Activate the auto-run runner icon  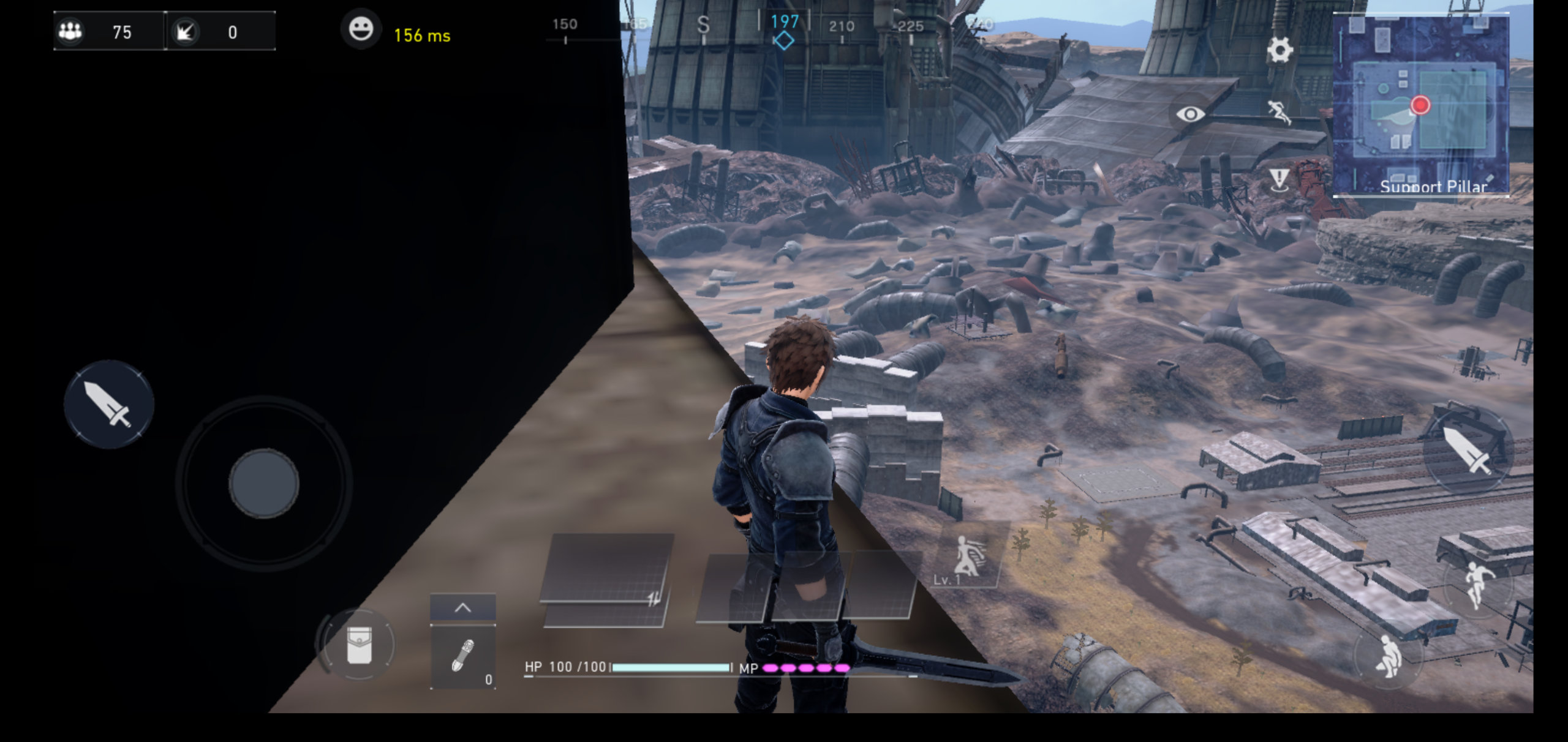1279,113
